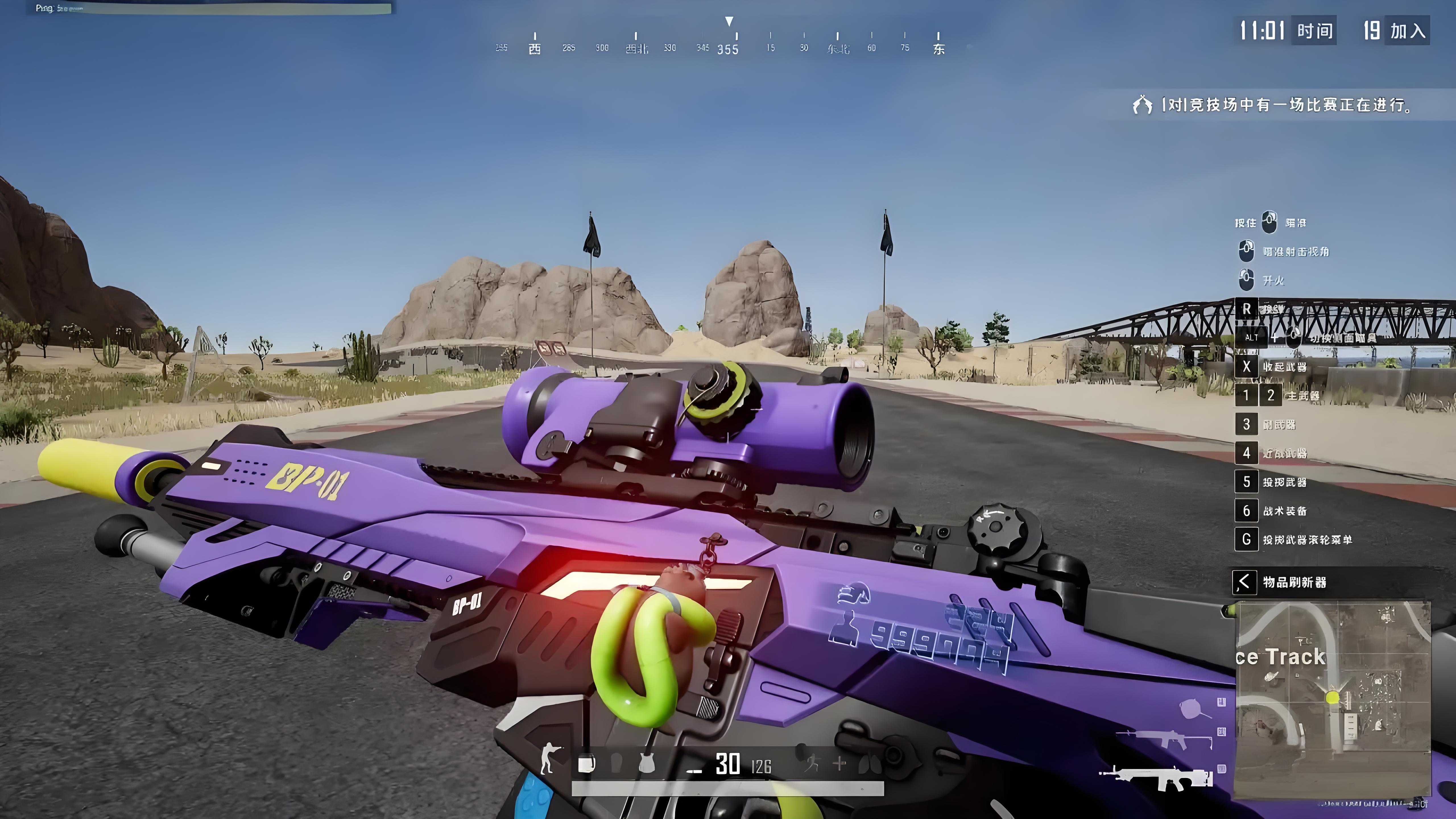Toggle the mouse aim-down-sights binding icon

coord(1247,250)
